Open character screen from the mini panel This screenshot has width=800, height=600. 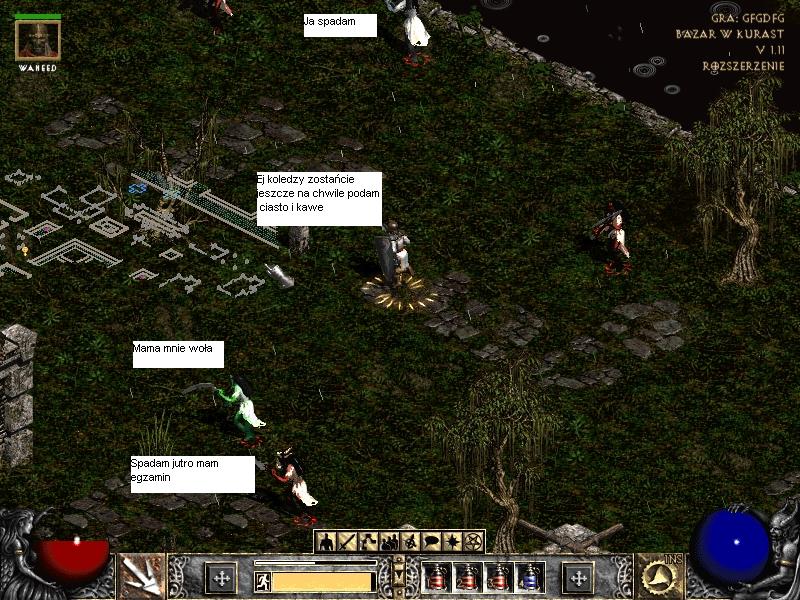click(x=327, y=542)
